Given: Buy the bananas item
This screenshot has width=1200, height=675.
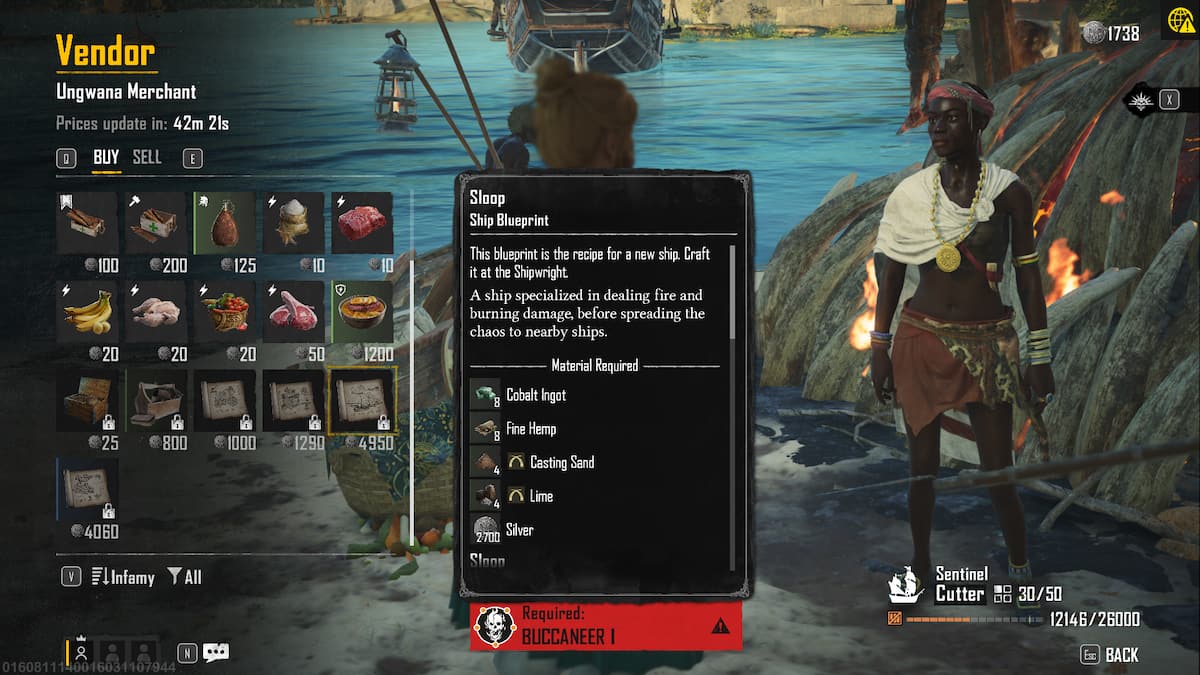Looking at the screenshot, I should (x=87, y=311).
